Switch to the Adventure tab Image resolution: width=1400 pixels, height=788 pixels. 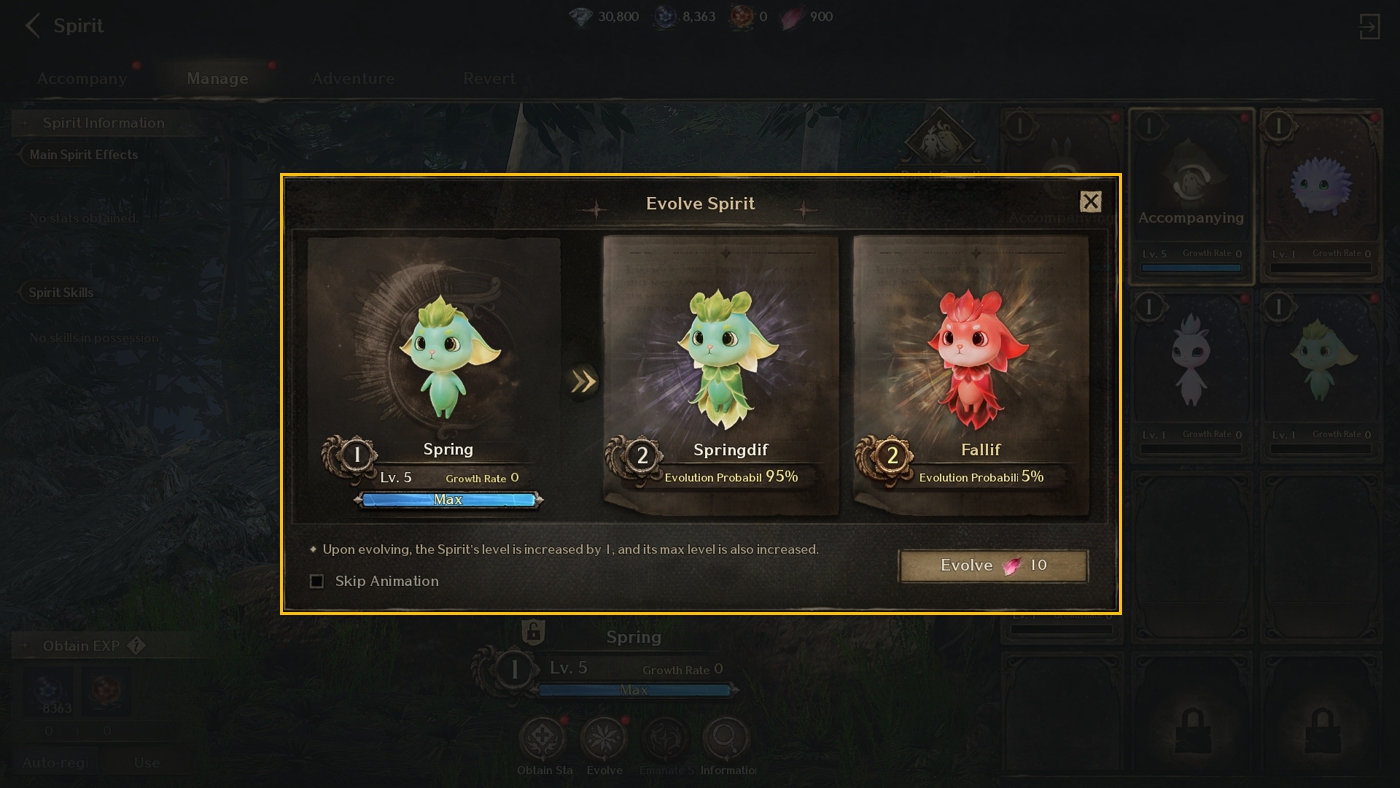point(353,78)
